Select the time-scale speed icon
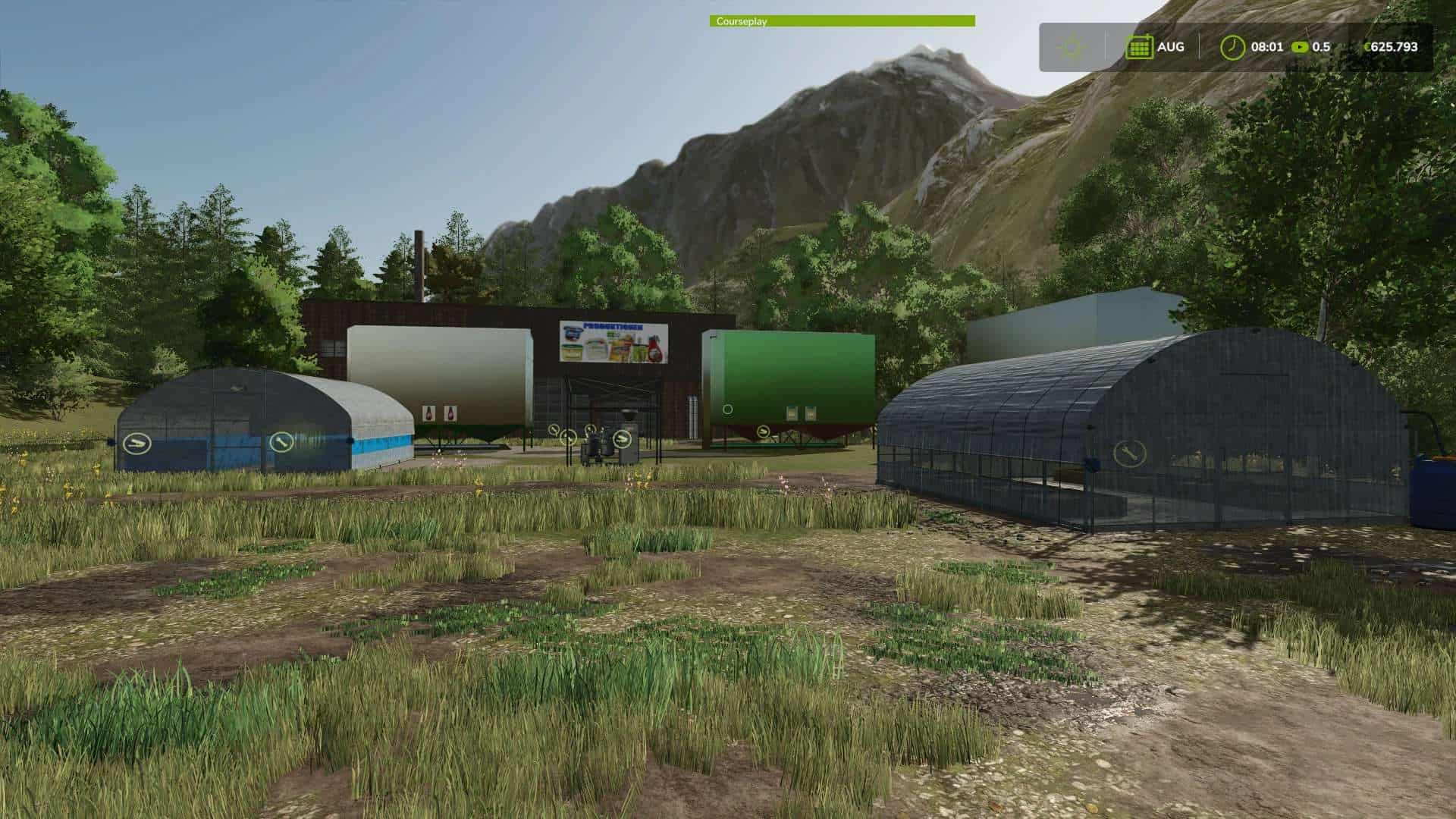1456x819 pixels. coord(1300,47)
